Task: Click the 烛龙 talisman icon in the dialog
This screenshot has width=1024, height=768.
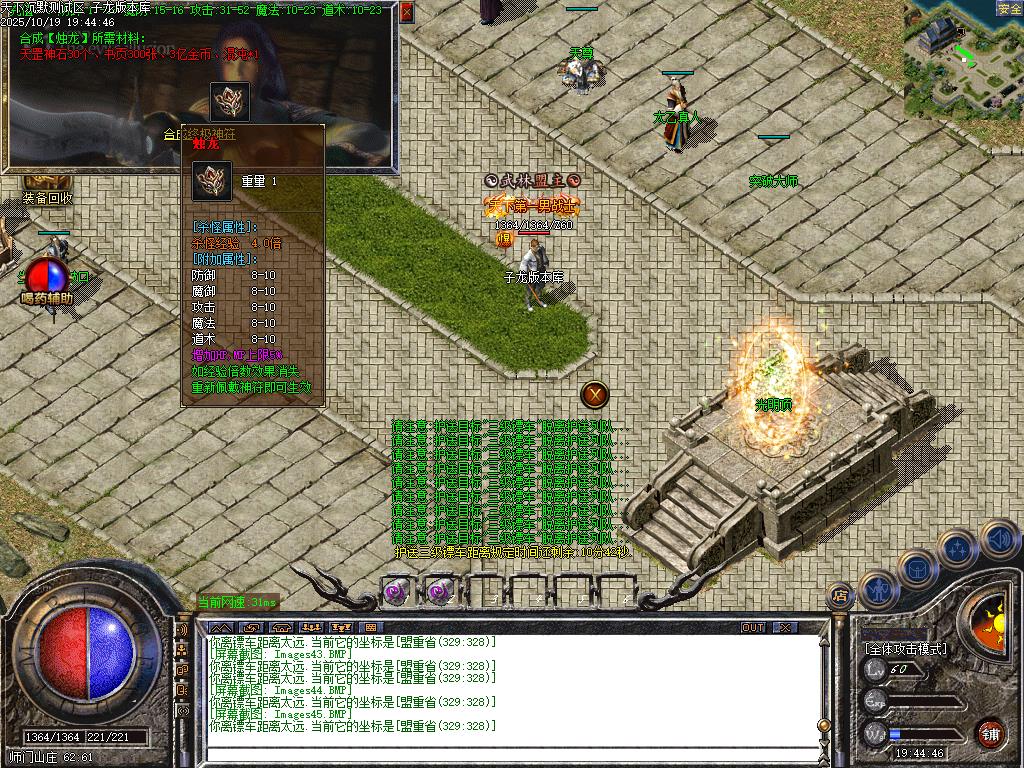Action: [230, 102]
